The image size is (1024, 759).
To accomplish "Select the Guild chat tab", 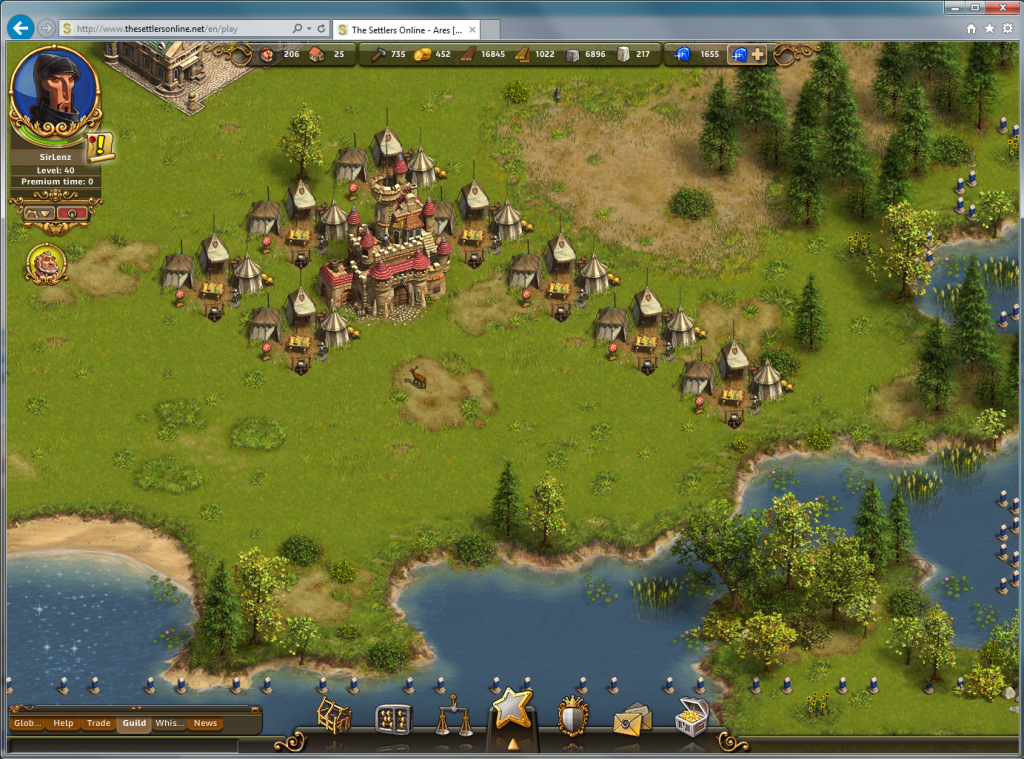I will tap(133, 723).
